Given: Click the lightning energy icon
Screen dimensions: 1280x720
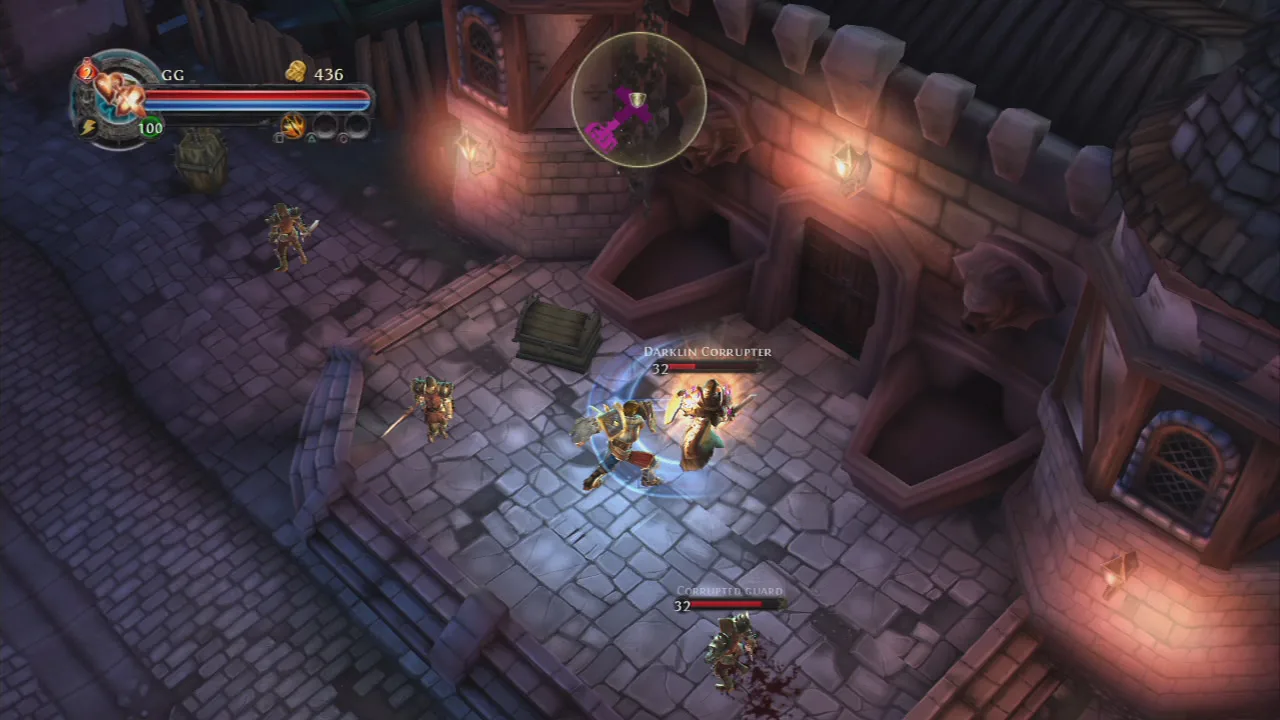Looking at the screenshot, I should click(x=90, y=126).
